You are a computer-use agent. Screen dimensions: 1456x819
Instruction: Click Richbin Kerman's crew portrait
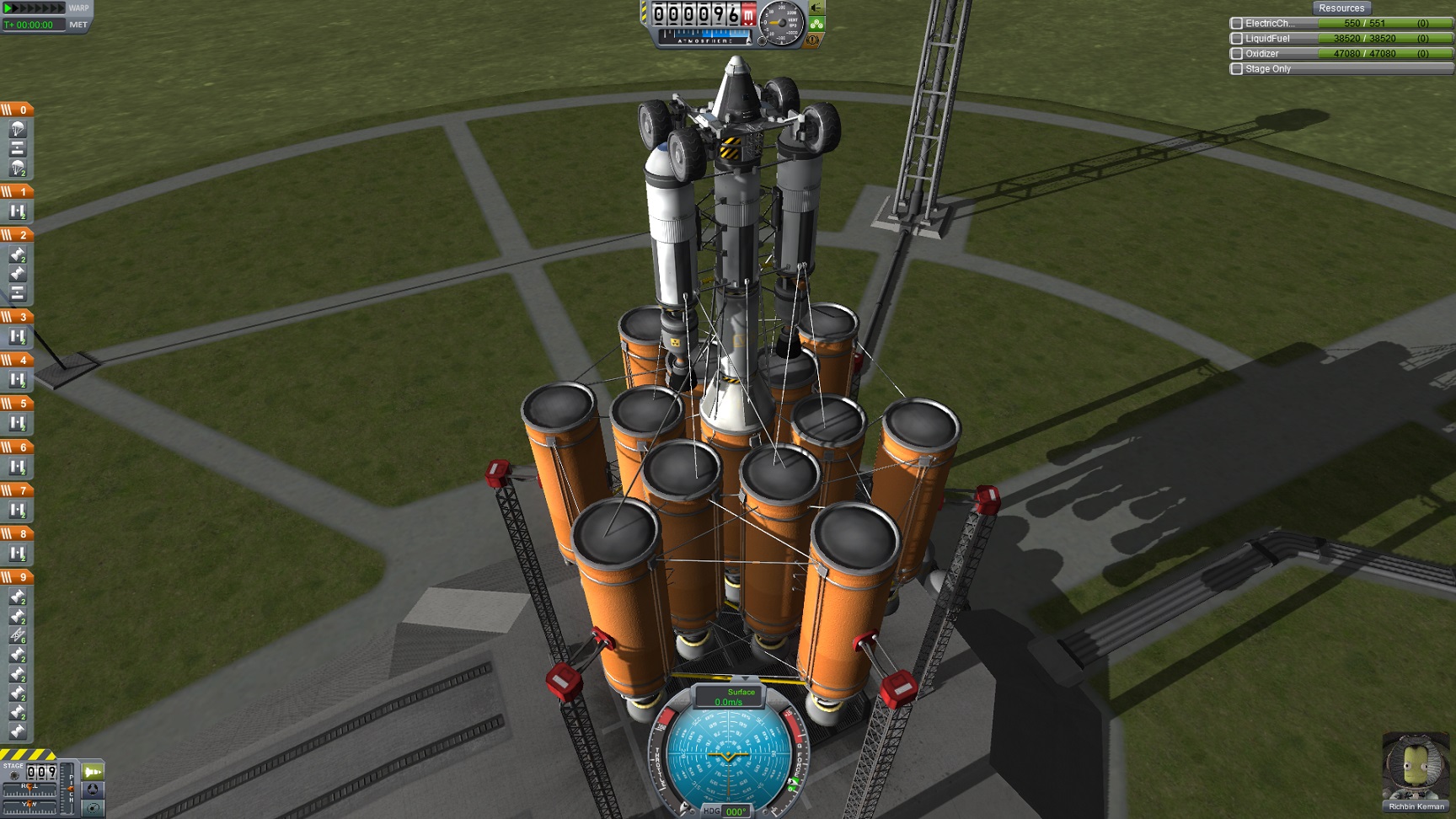click(x=1416, y=769)
